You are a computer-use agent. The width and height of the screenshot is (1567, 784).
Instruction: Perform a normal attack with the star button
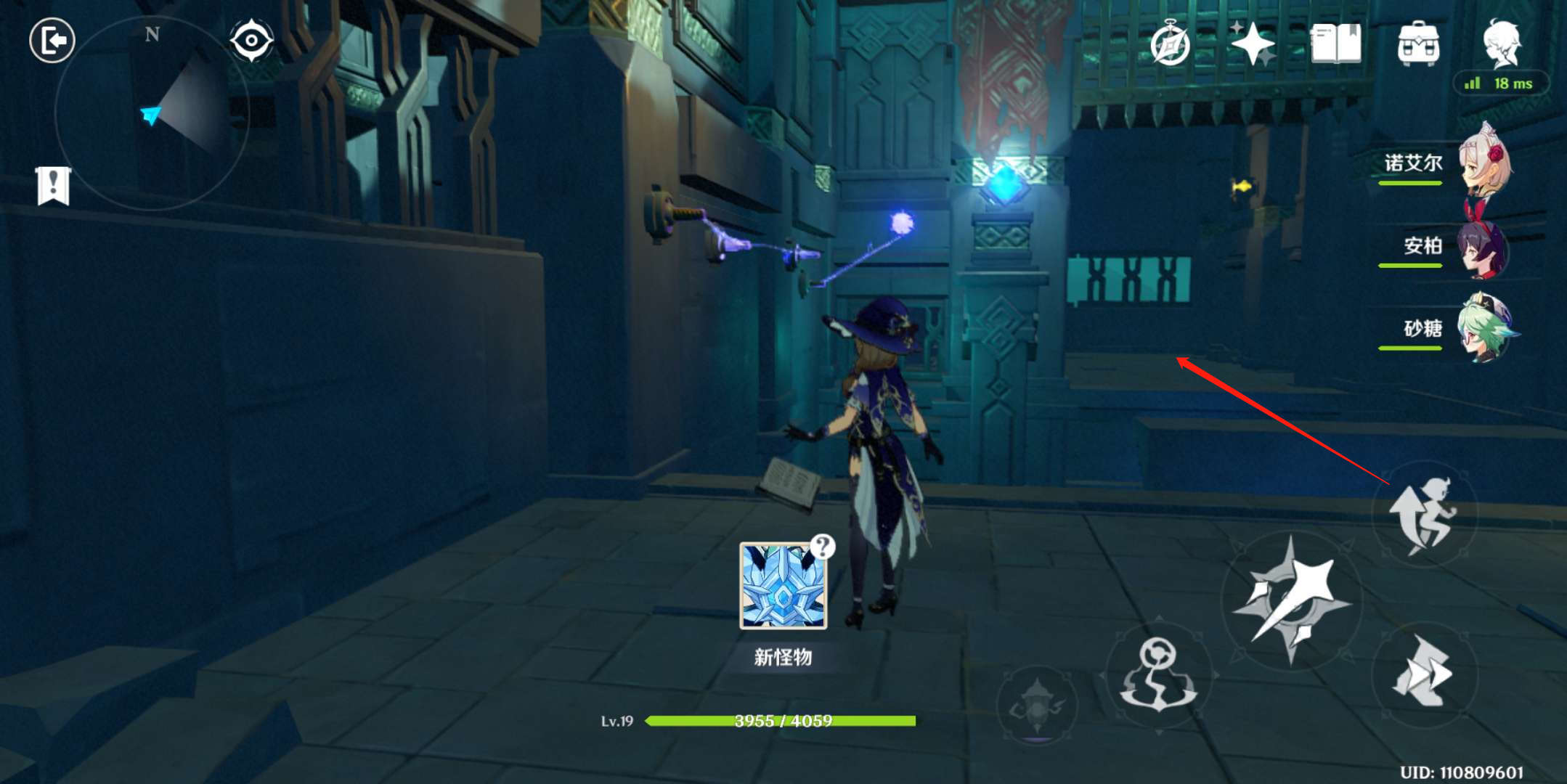point(1291,600)
